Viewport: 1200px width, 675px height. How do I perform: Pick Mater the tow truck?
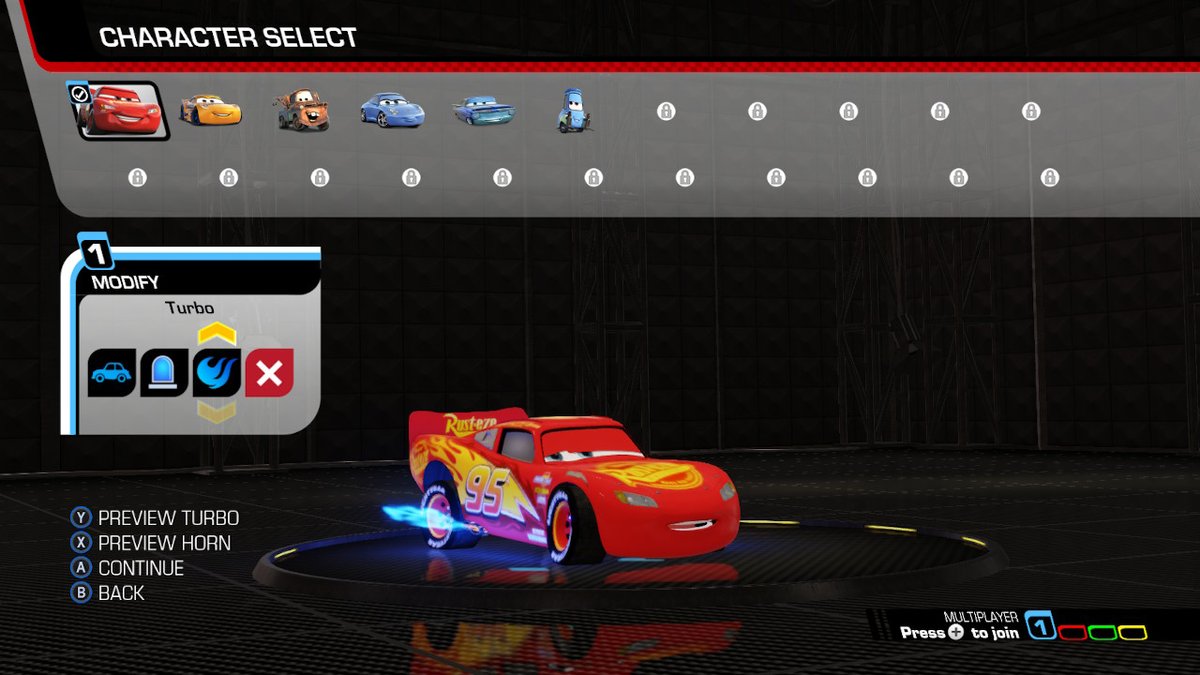(301, 111)
